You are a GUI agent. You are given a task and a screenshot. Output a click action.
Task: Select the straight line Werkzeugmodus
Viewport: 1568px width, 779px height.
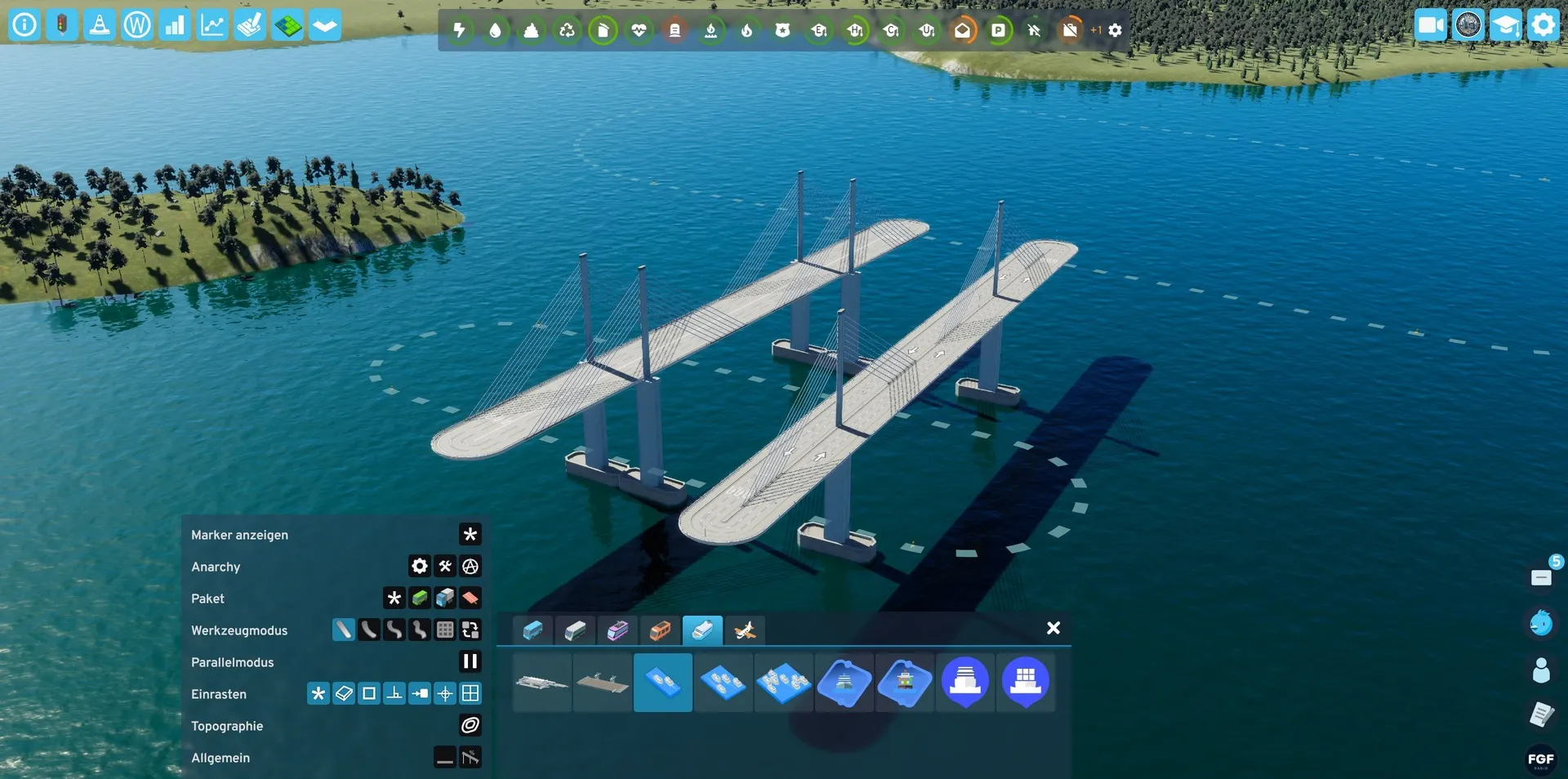344,630
